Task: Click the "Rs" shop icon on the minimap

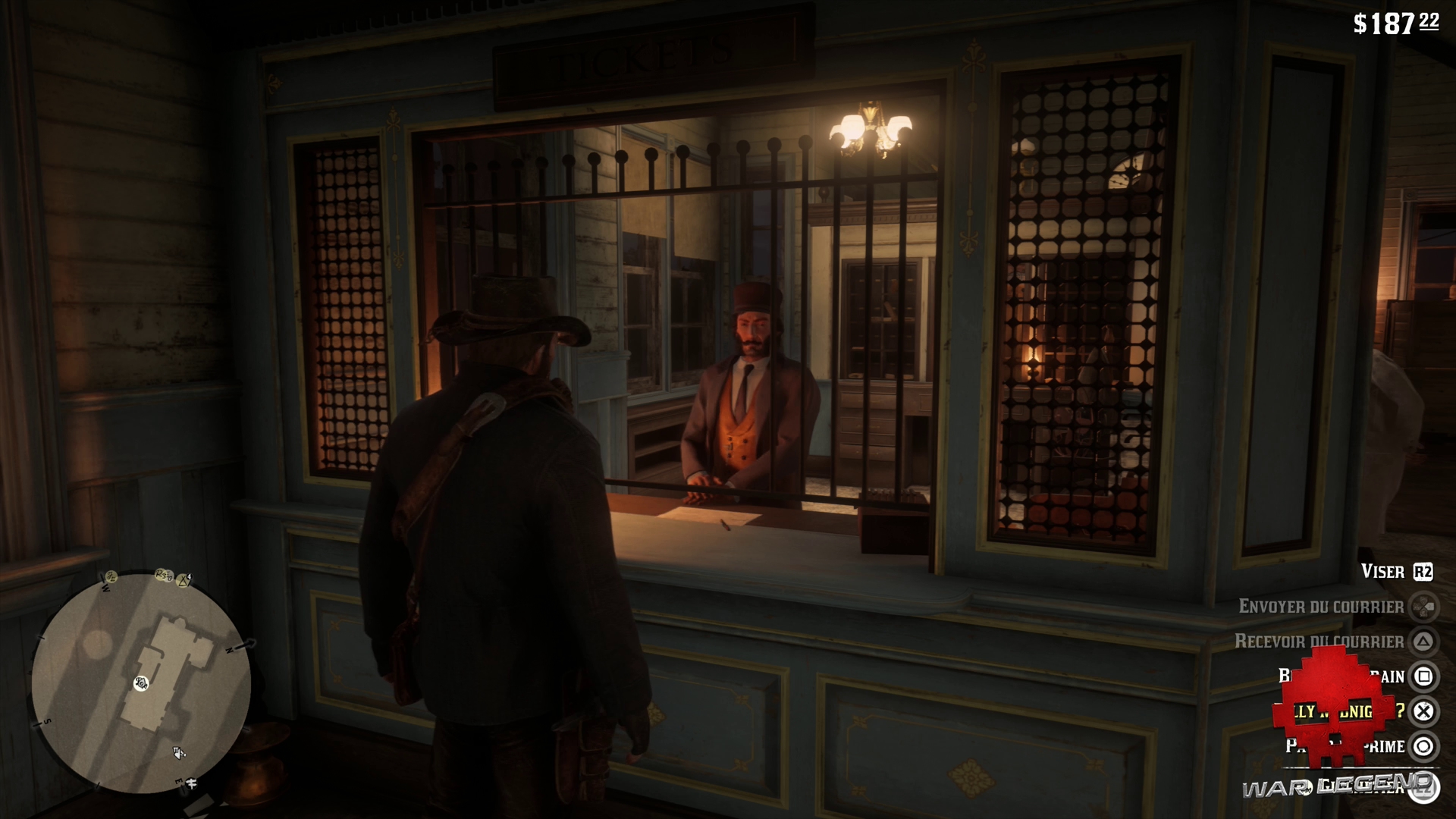Action: click(x=162, y=575)
